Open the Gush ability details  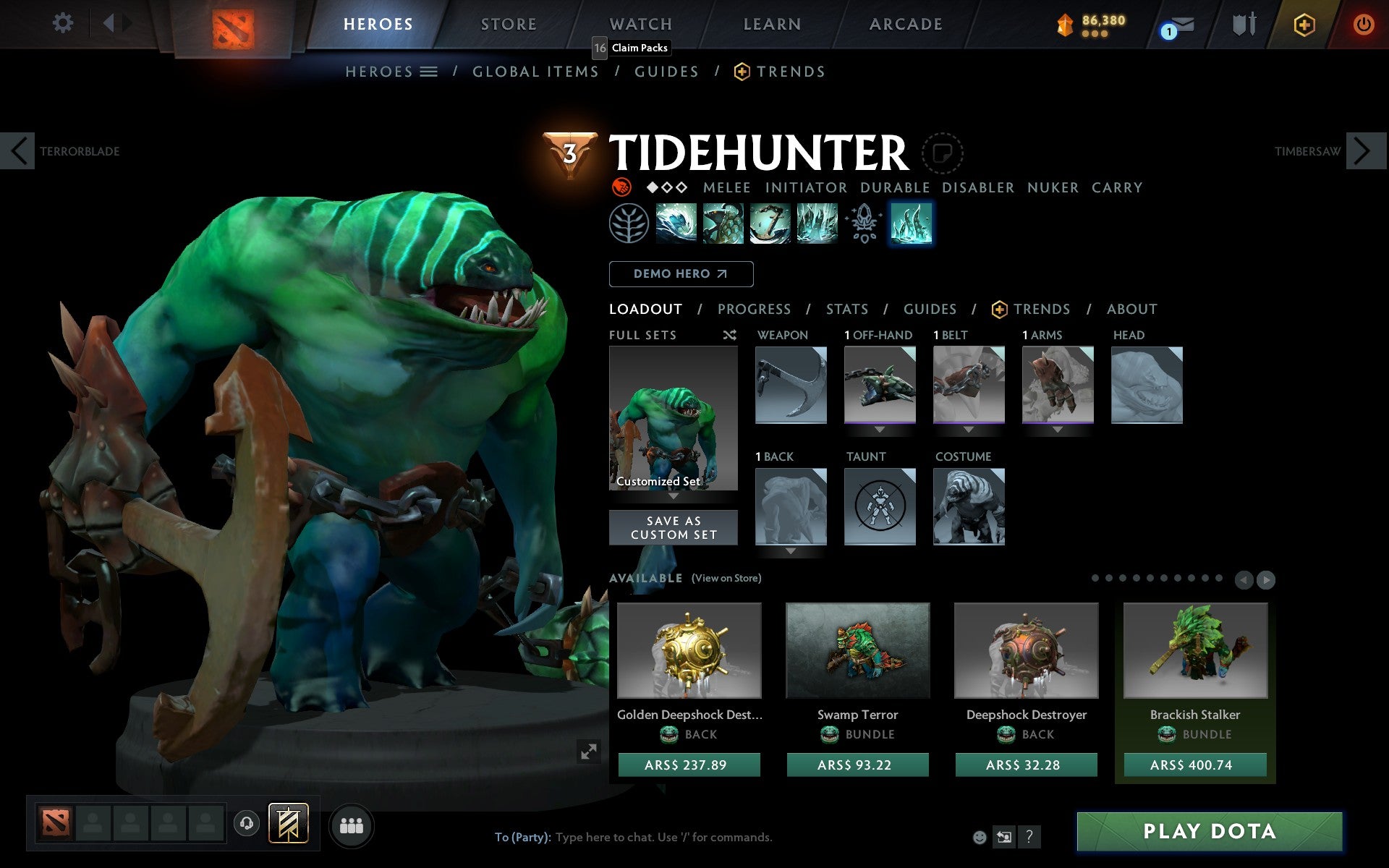click(678, 224)
